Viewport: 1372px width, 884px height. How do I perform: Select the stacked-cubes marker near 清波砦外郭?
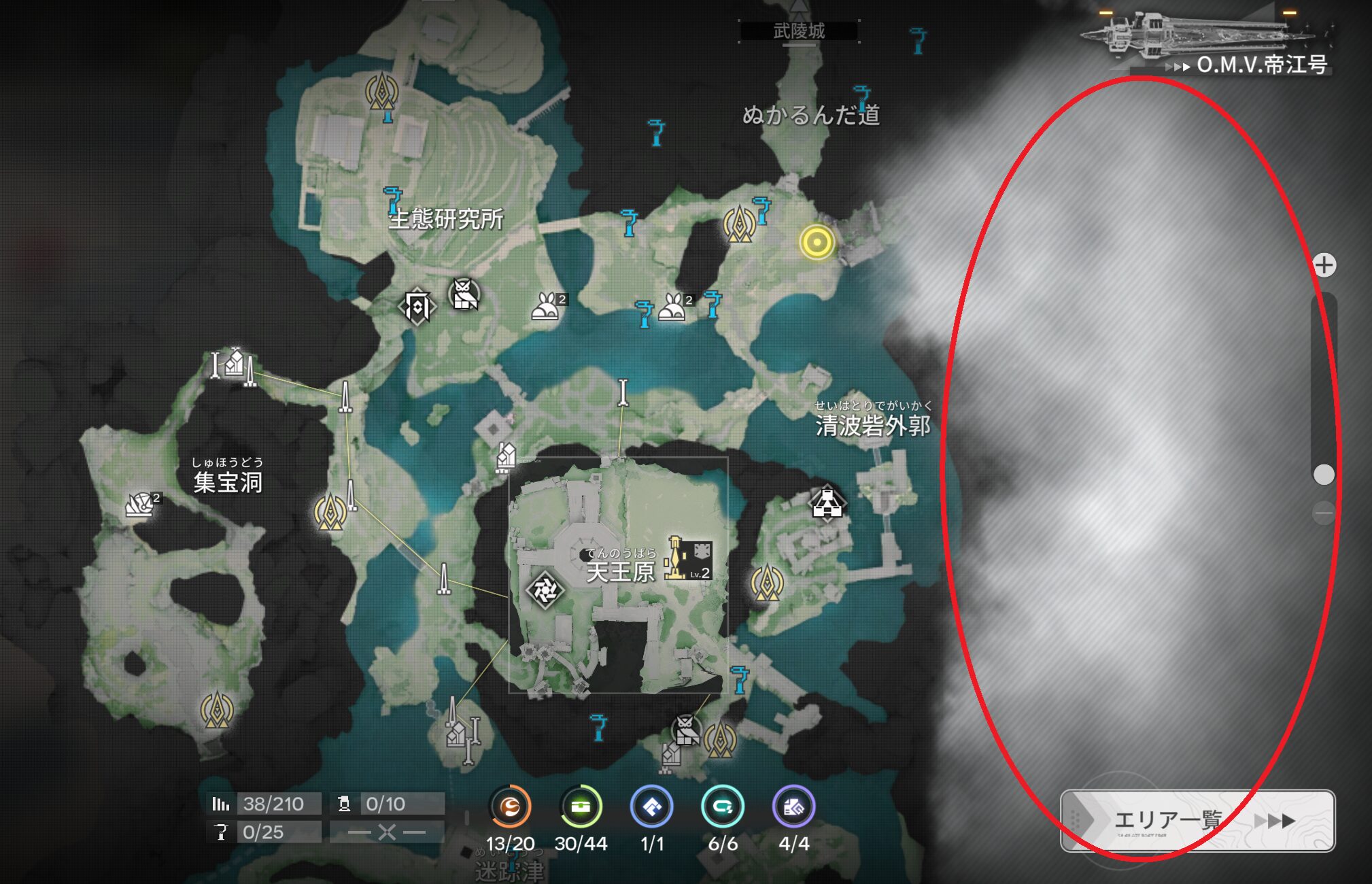827,503
